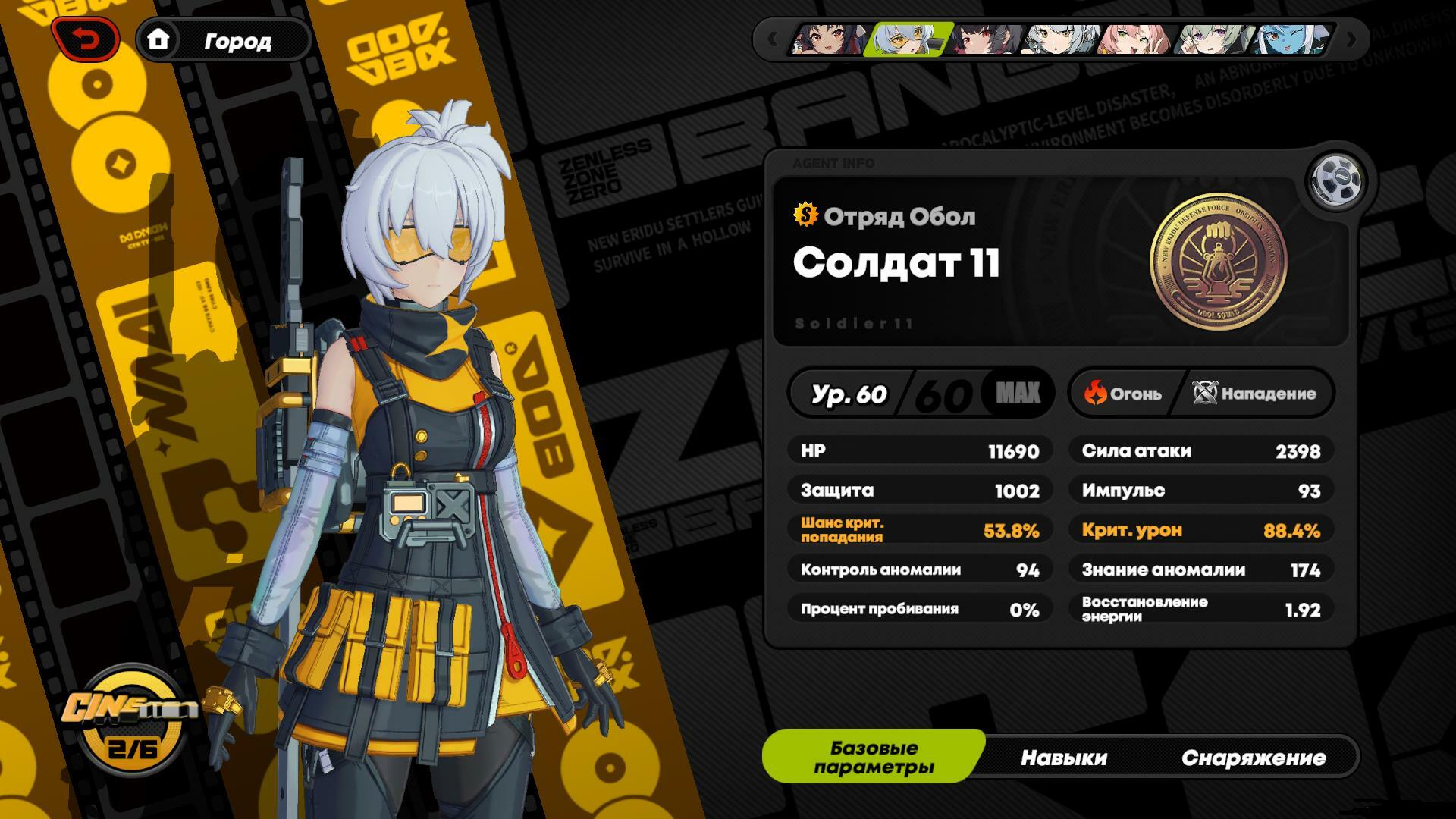Open the Obol Squad faction medal
The height and width of the screenshot is (819, 1456).
point(1218,262)
